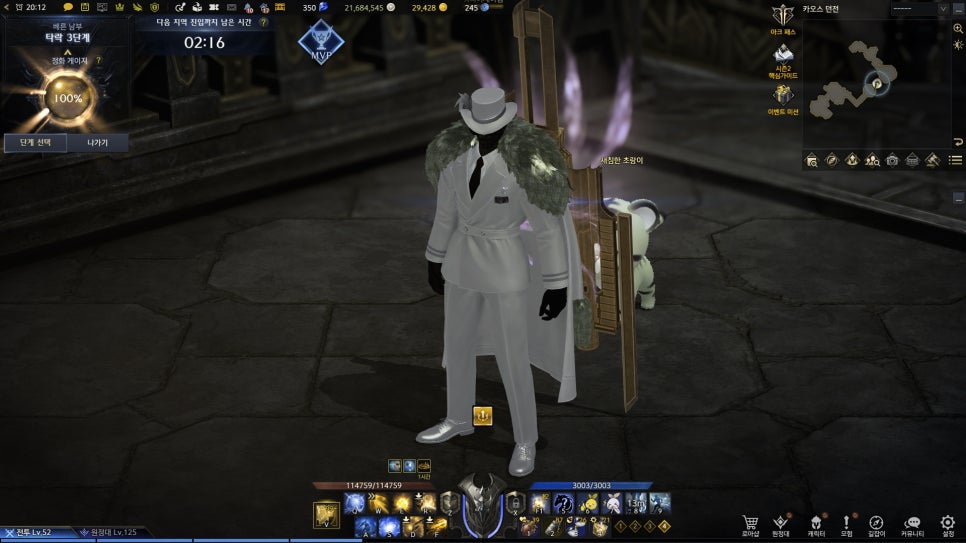Screen dimensions: 966x543
Task: Open the 원정대 (expedition) menu
Action: coord(781,522)
